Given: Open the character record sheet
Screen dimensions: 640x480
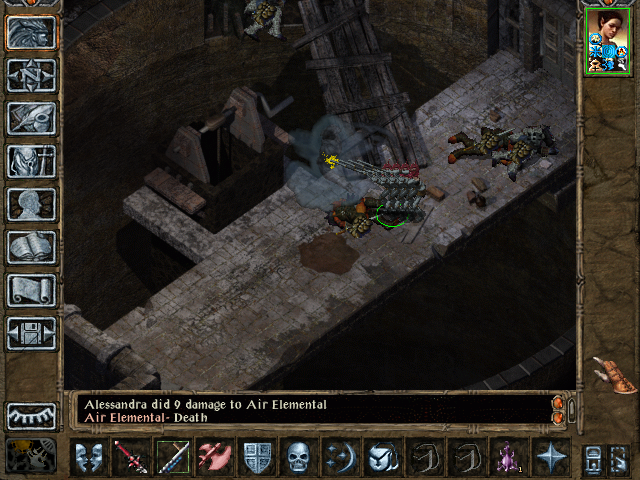Looking at the screenshot, I should point(31,204).
